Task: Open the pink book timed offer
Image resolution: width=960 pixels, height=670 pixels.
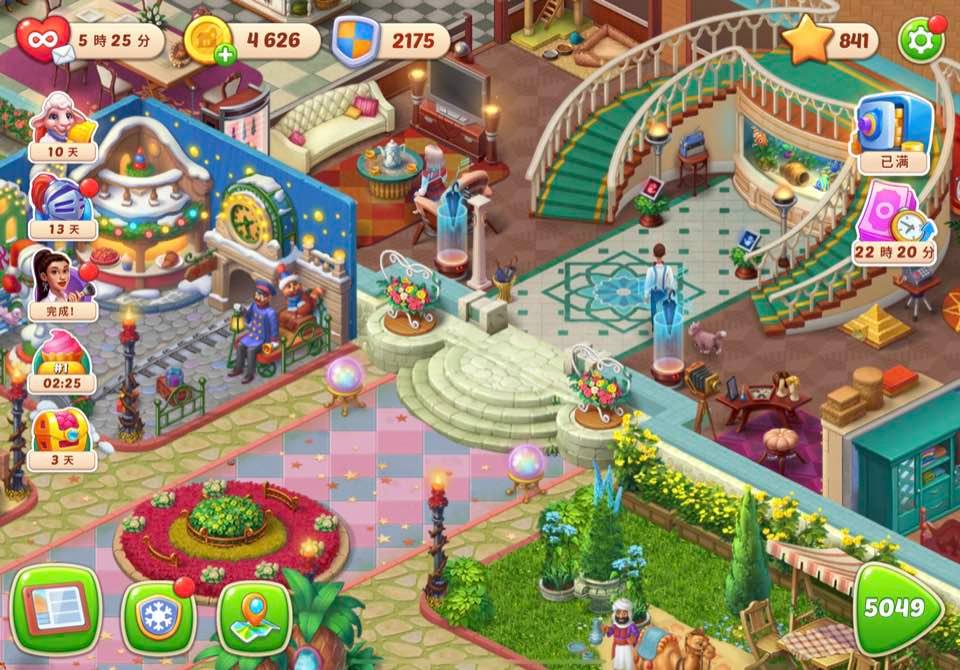Action: [893, 220]
